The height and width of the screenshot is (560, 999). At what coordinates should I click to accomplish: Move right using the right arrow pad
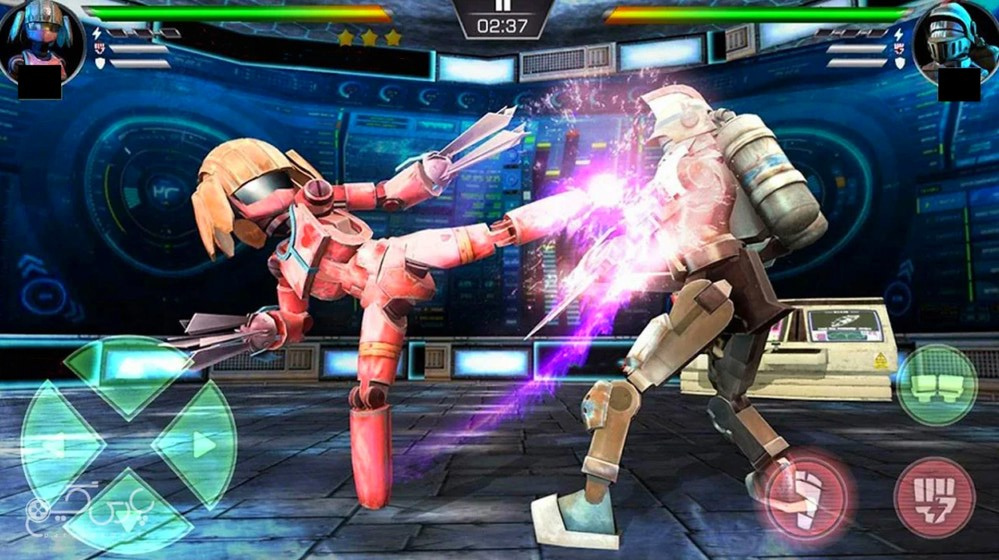(x=197, y=443)
